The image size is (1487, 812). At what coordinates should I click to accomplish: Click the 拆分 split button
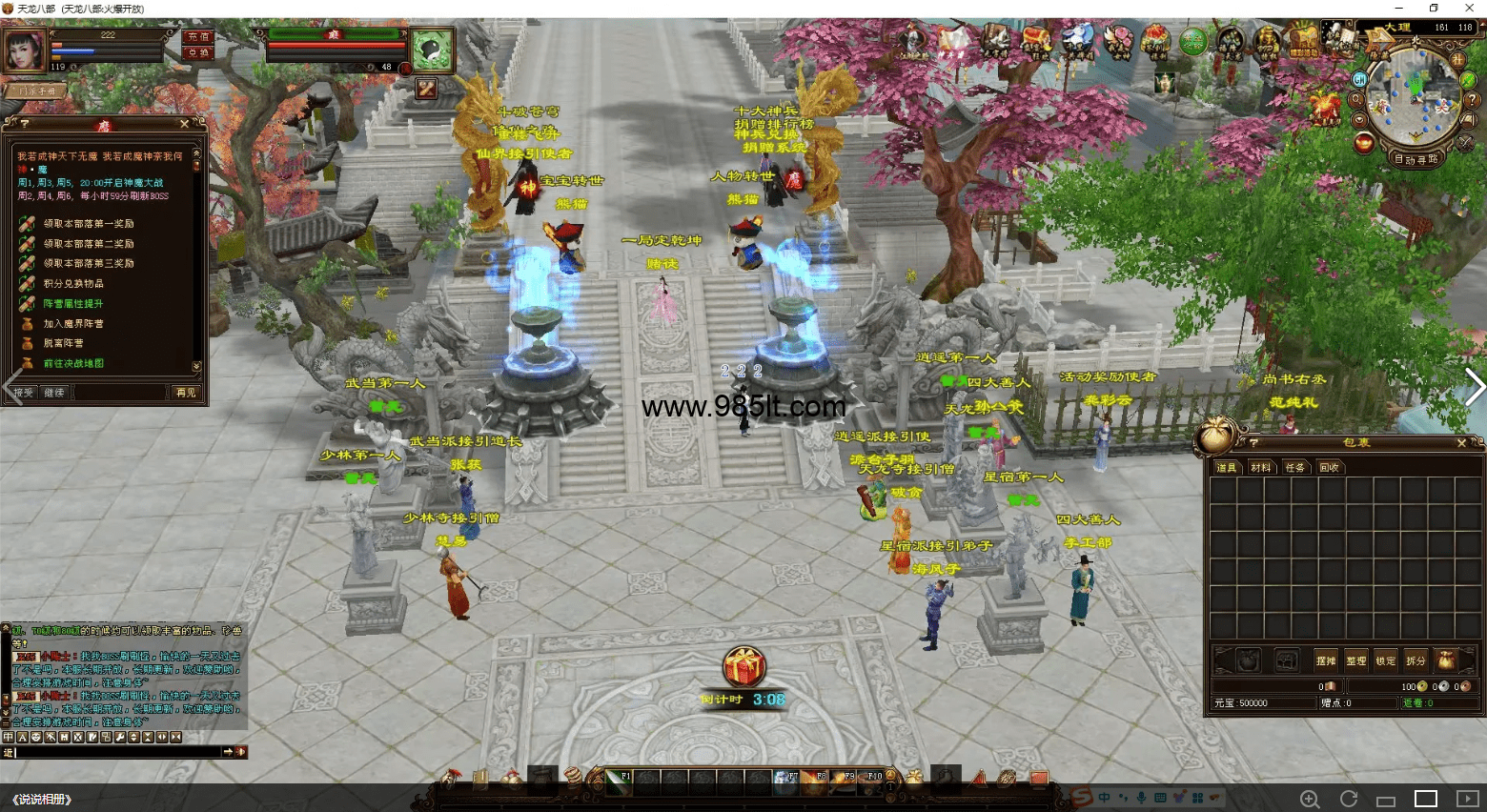[1416, 660]
